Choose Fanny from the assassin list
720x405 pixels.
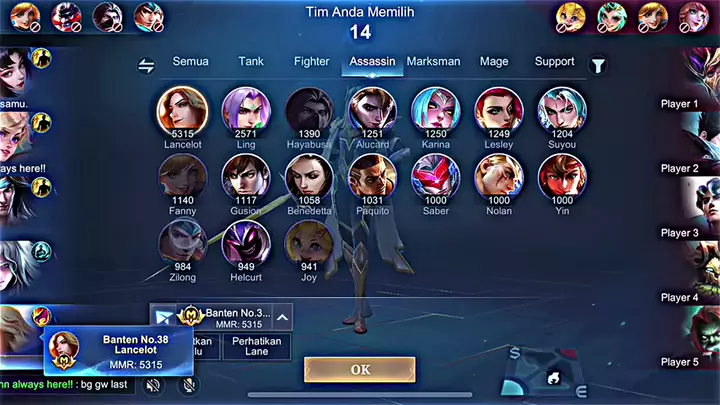183,175
